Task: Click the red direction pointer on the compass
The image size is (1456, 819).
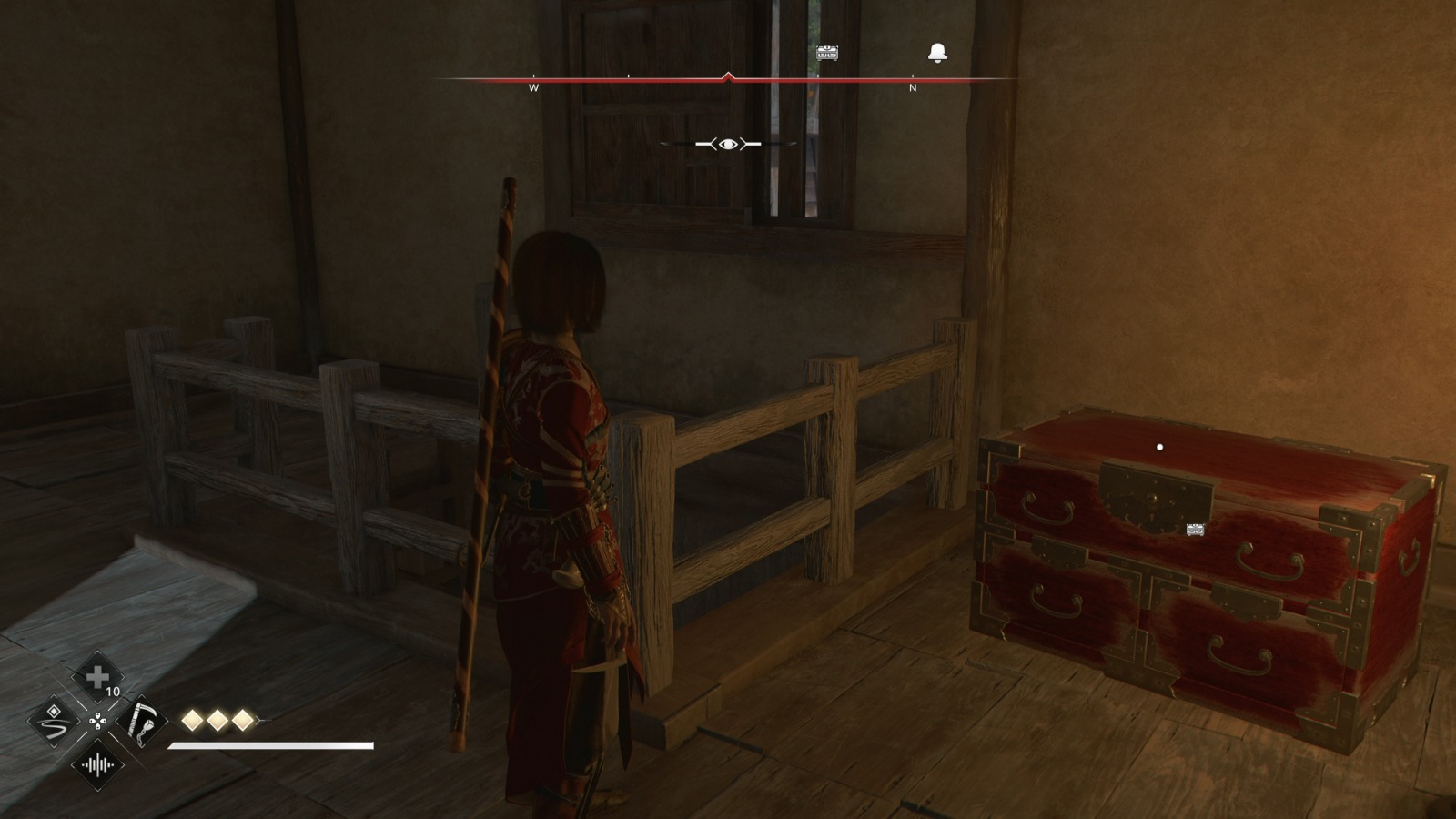Action: [730, 75]
